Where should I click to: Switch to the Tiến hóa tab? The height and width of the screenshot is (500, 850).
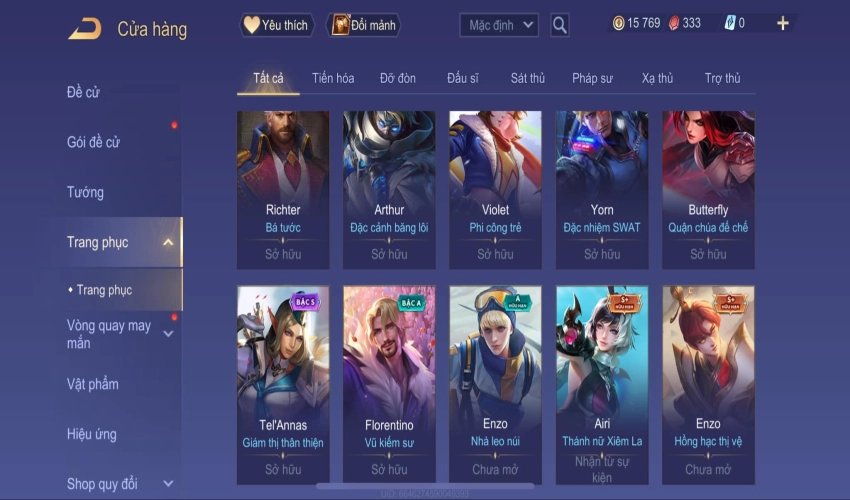click(333, 78)
